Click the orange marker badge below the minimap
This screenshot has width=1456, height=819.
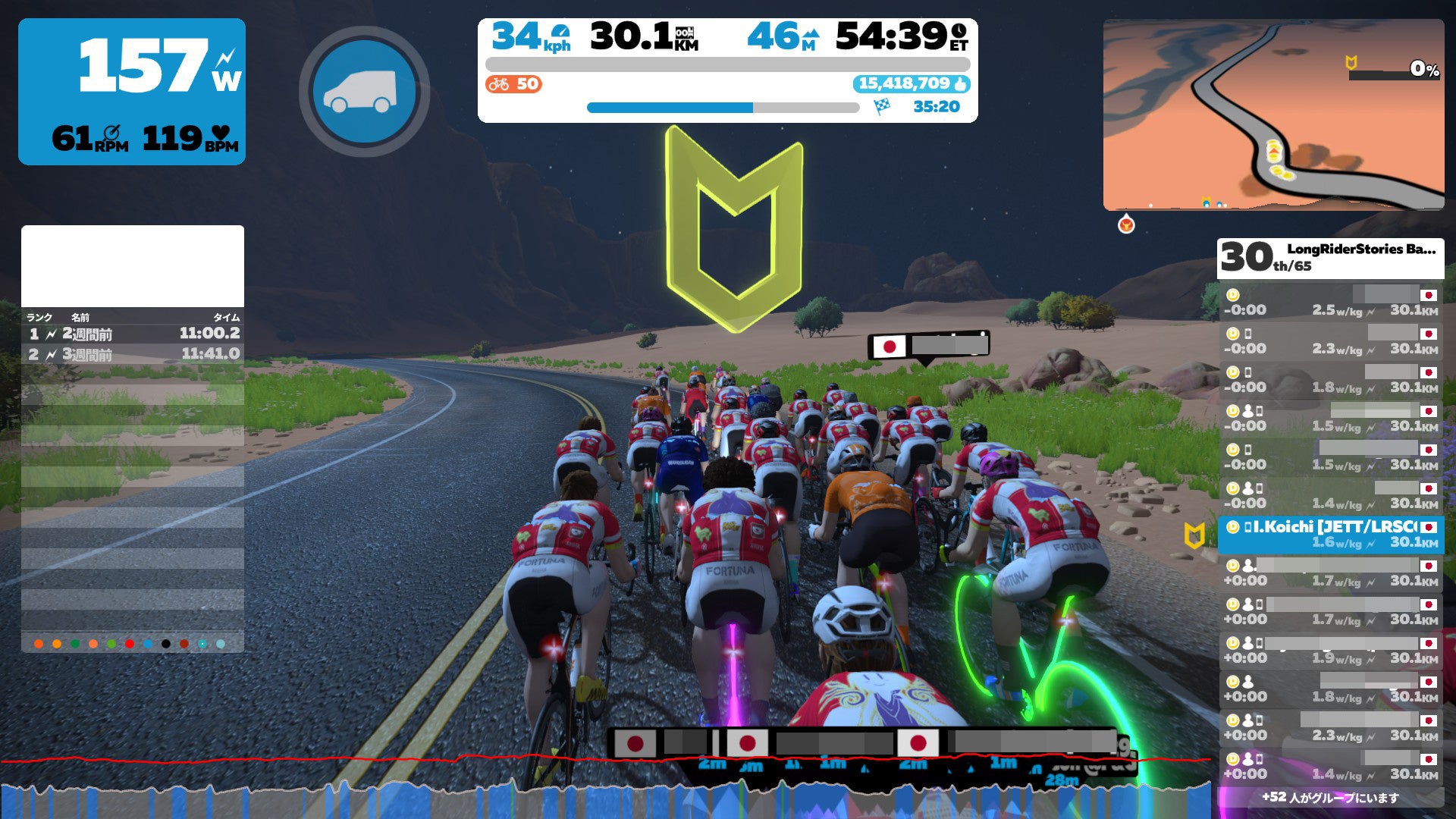pos(1126,224)
